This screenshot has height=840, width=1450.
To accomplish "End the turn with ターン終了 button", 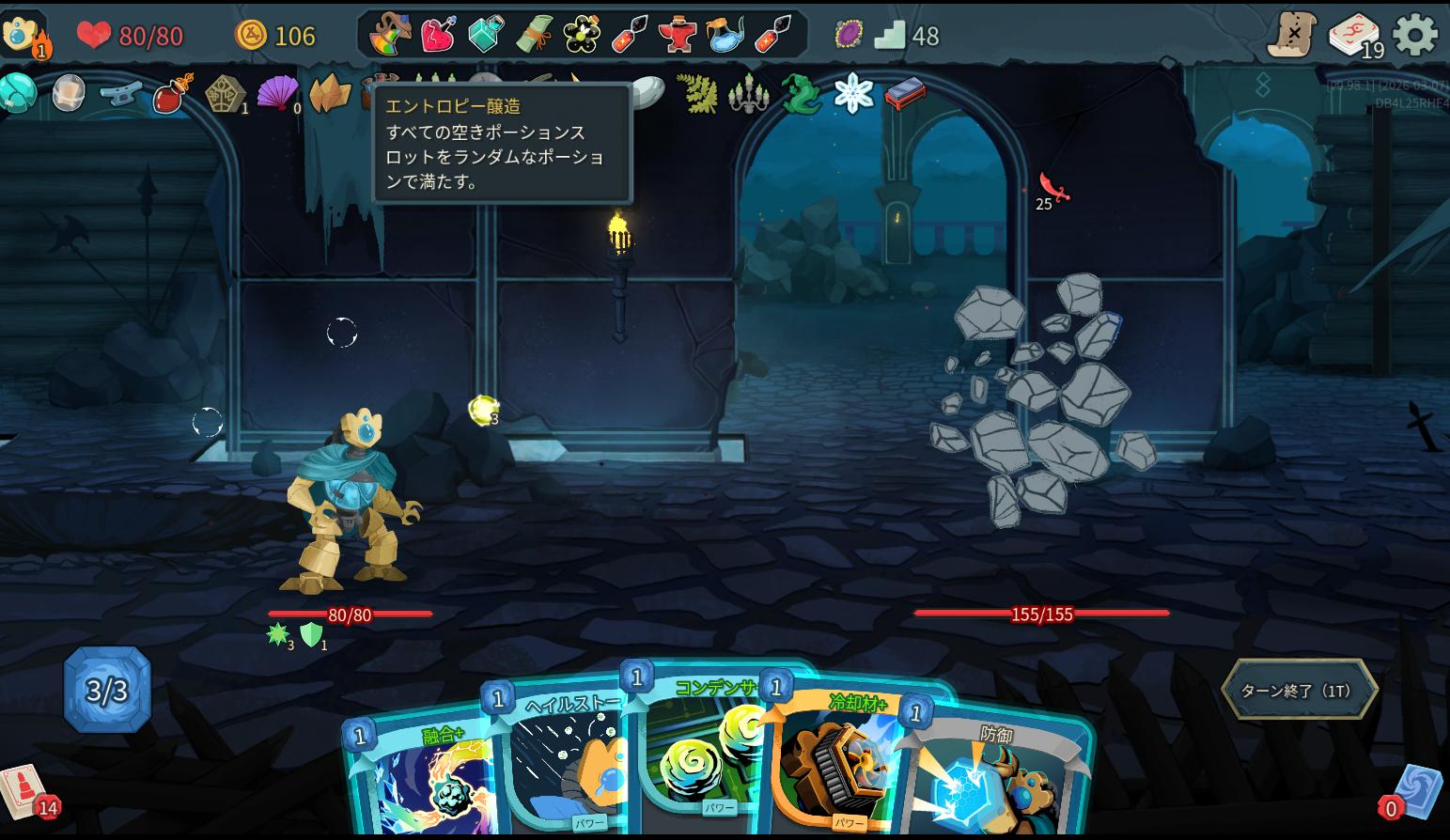I will pyautogui.click(x=1299, y=691).
